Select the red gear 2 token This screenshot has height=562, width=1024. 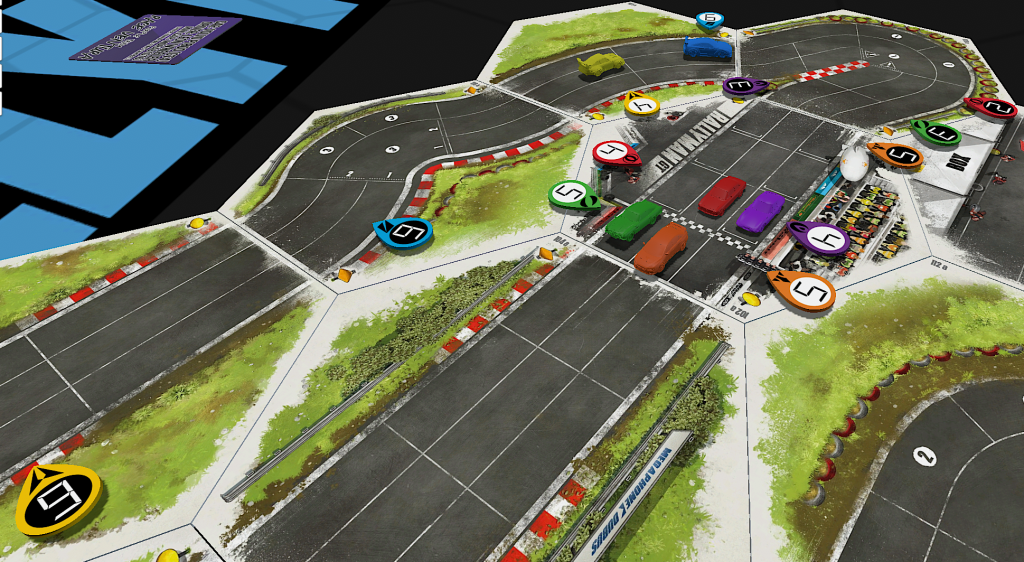click(992, 106)
